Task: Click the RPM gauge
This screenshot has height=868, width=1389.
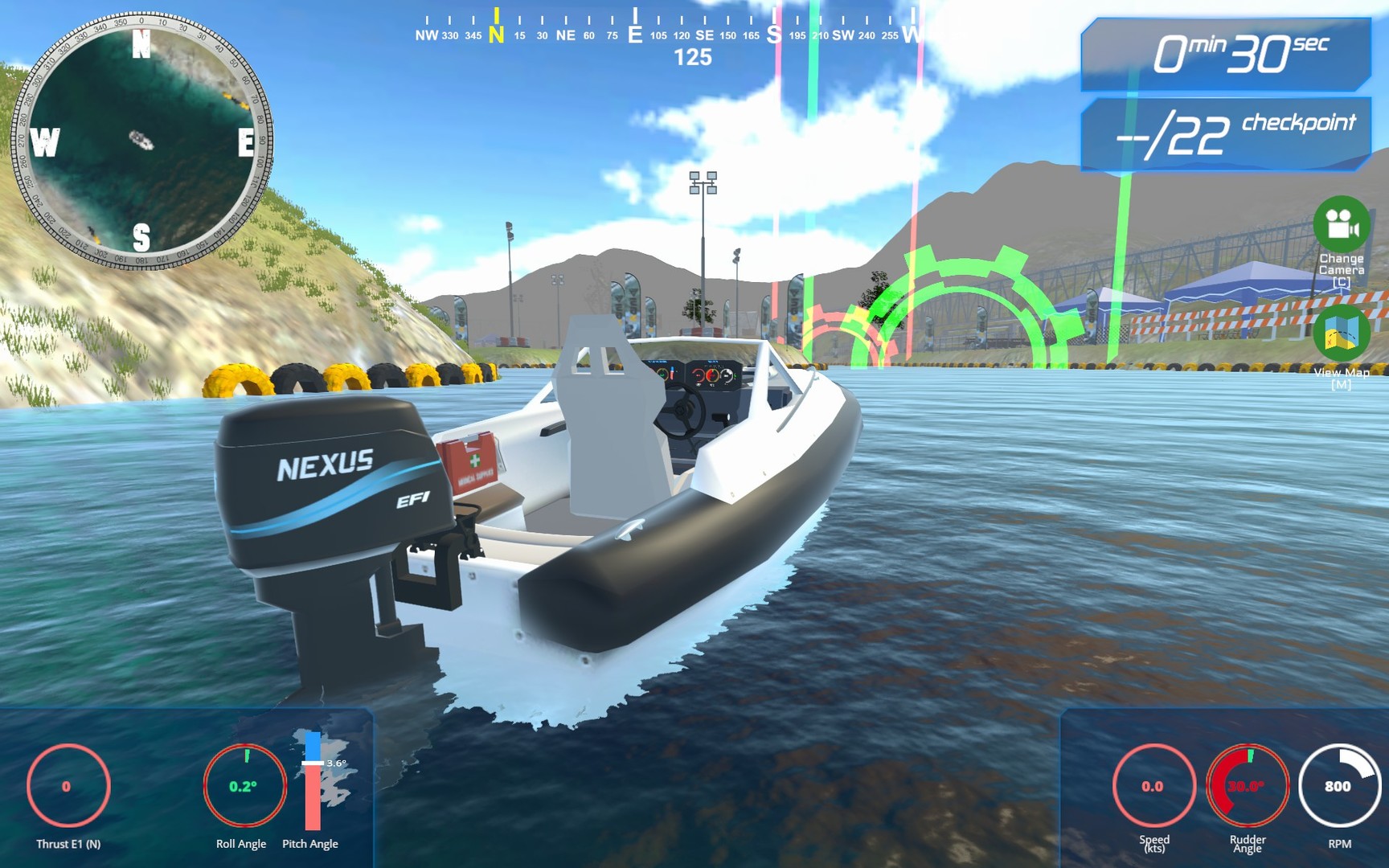Action: pyautogui.click(x=1337, y=785)
